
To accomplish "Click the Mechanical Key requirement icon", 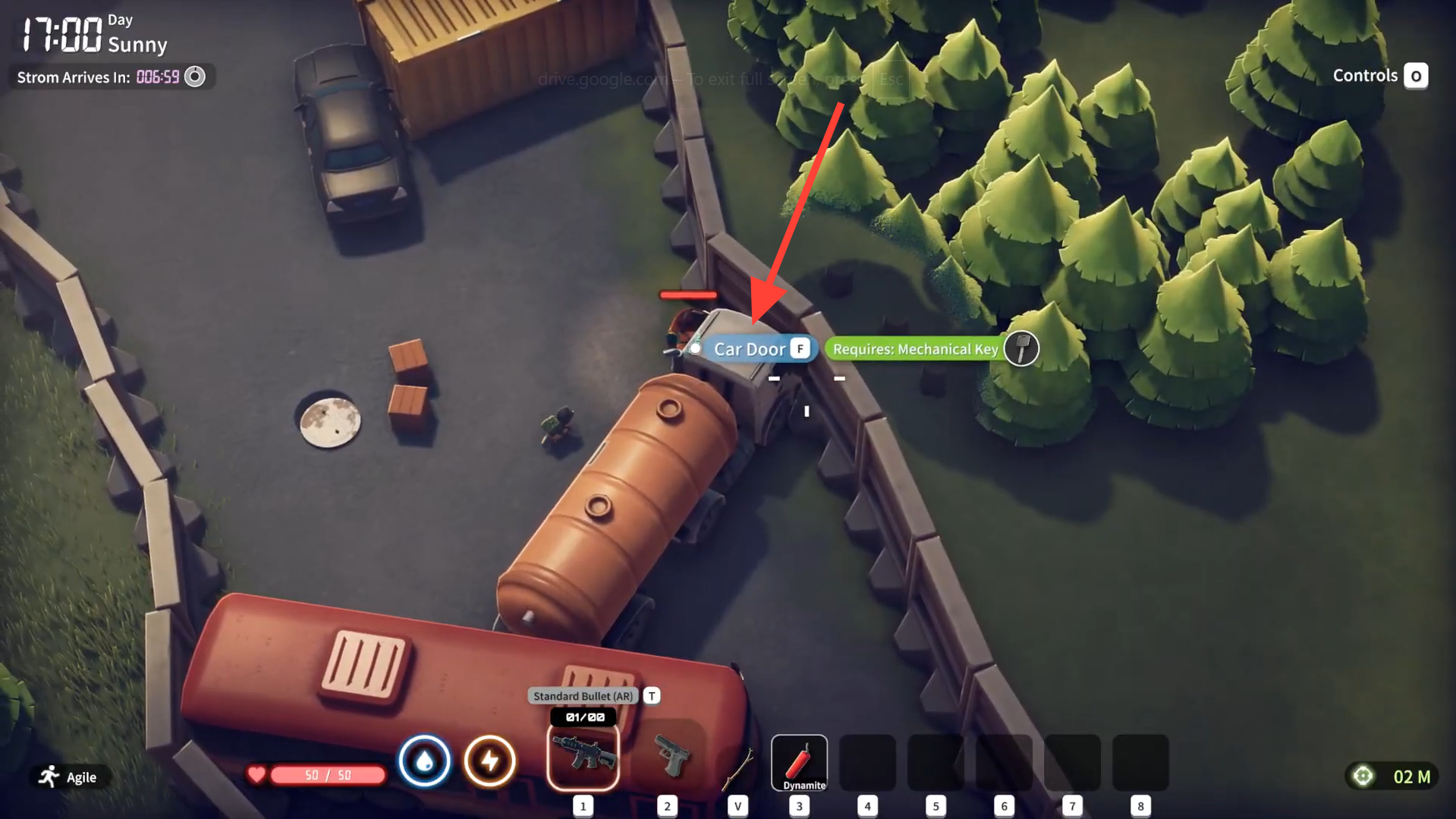I will coord(1021,349).
